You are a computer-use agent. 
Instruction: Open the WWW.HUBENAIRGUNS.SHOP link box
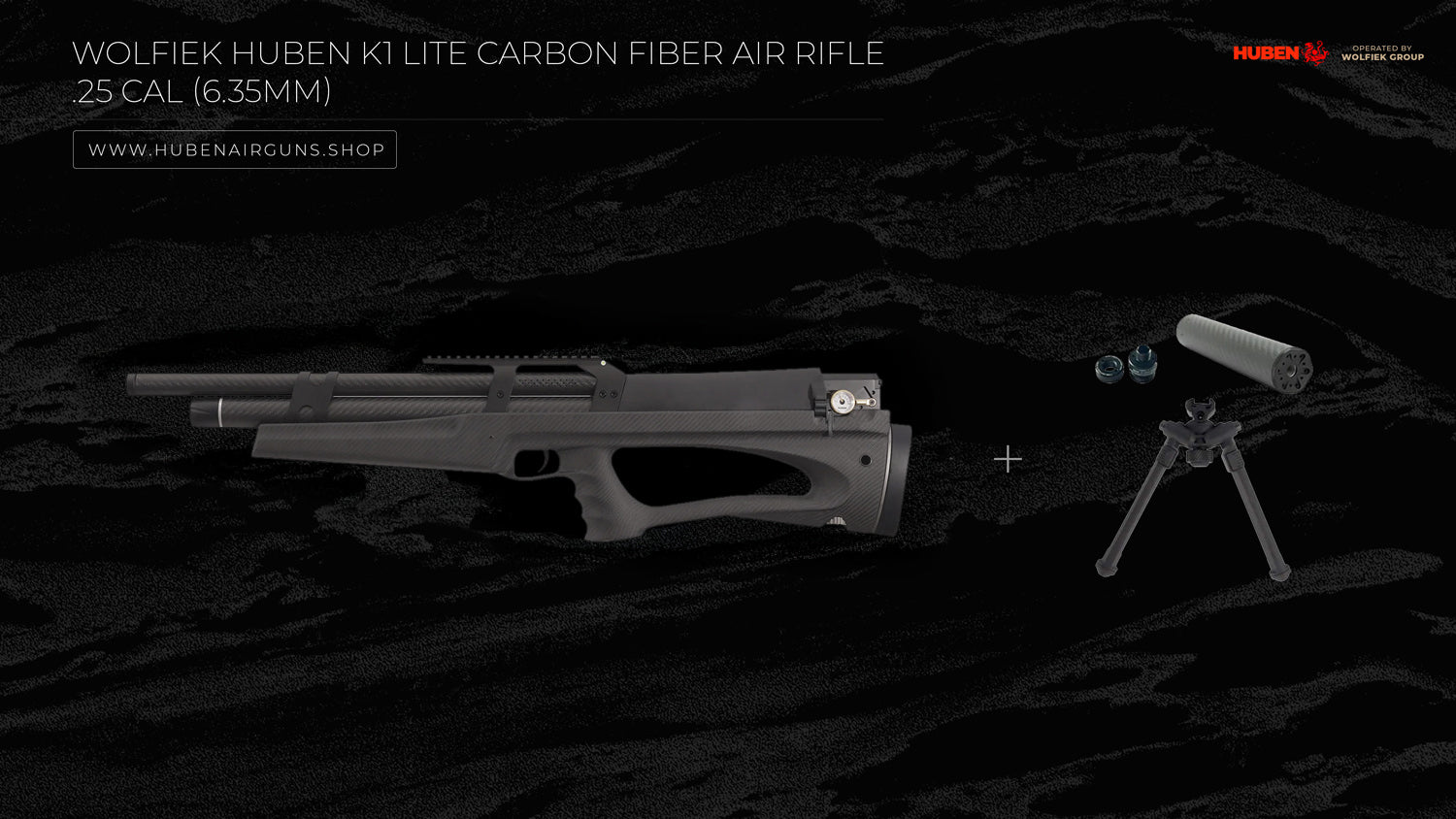(235, 149)
